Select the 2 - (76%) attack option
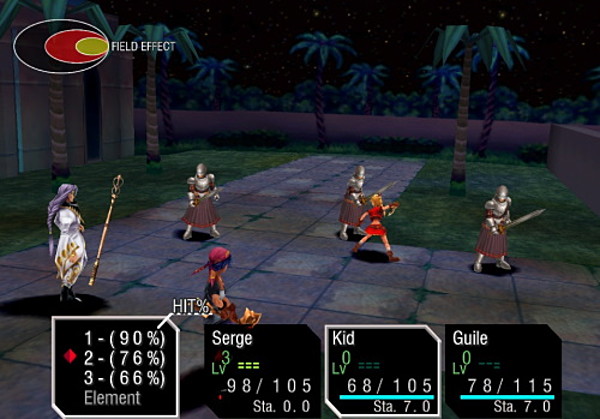 123,358
